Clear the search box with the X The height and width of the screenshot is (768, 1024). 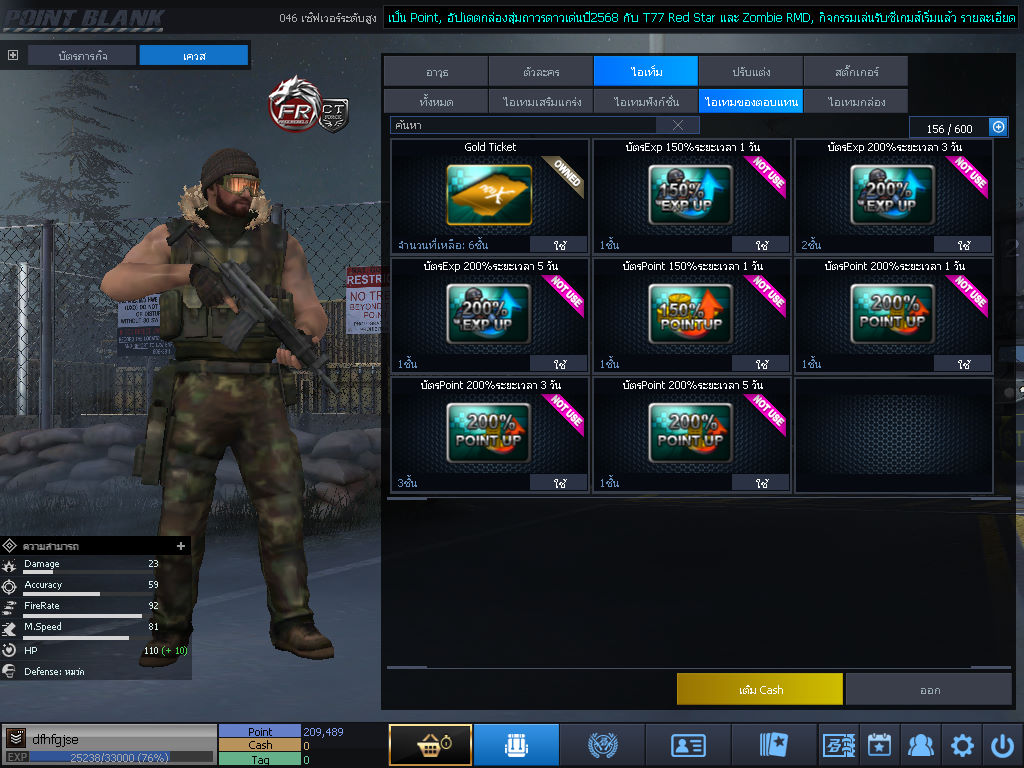point(678,125)
